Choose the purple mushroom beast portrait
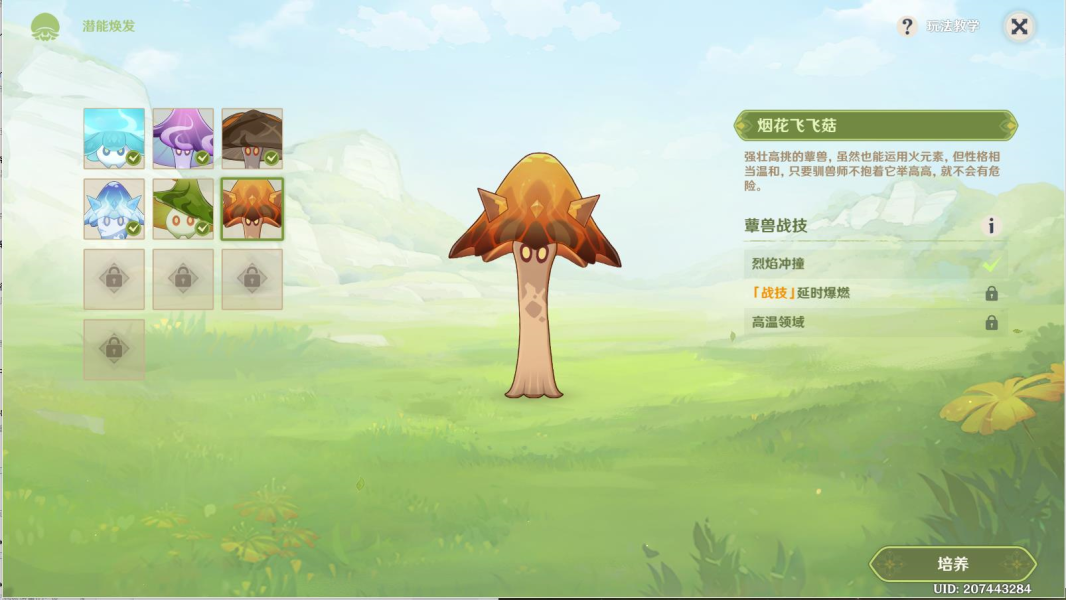Screen dimensions: 1066x600 [x=183, y=138]
